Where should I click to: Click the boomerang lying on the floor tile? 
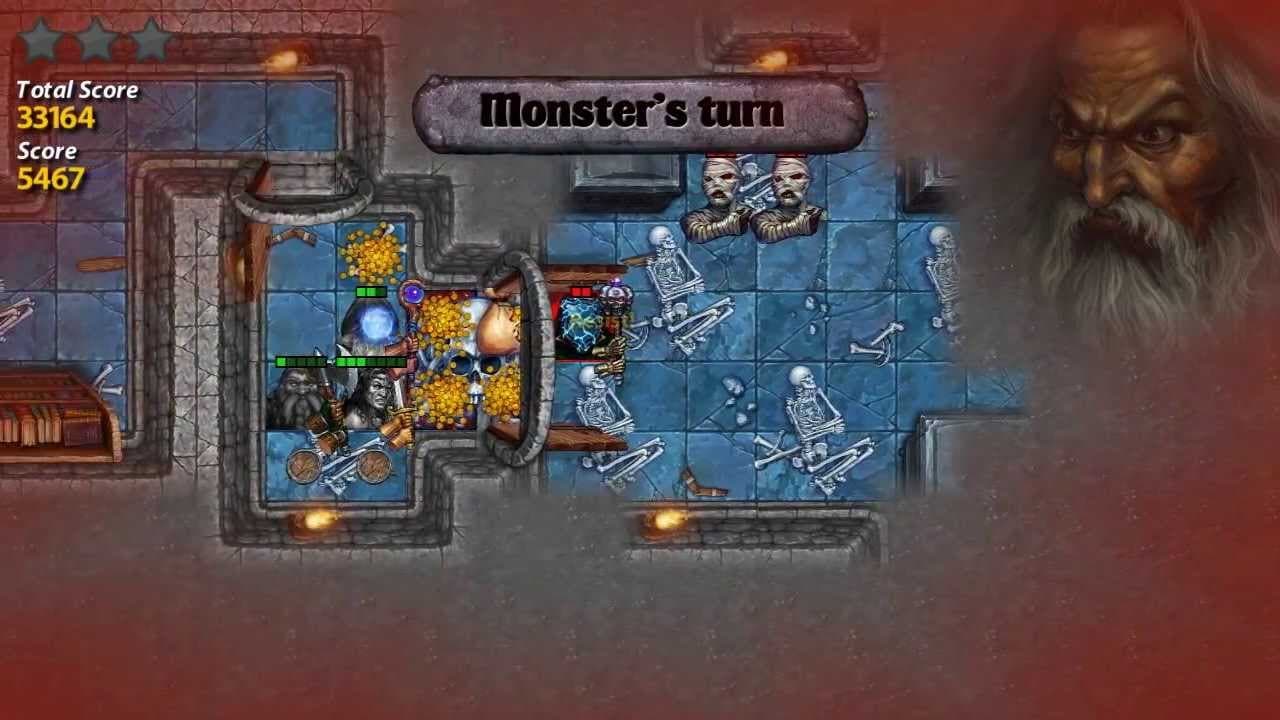(x=705, y=482)
